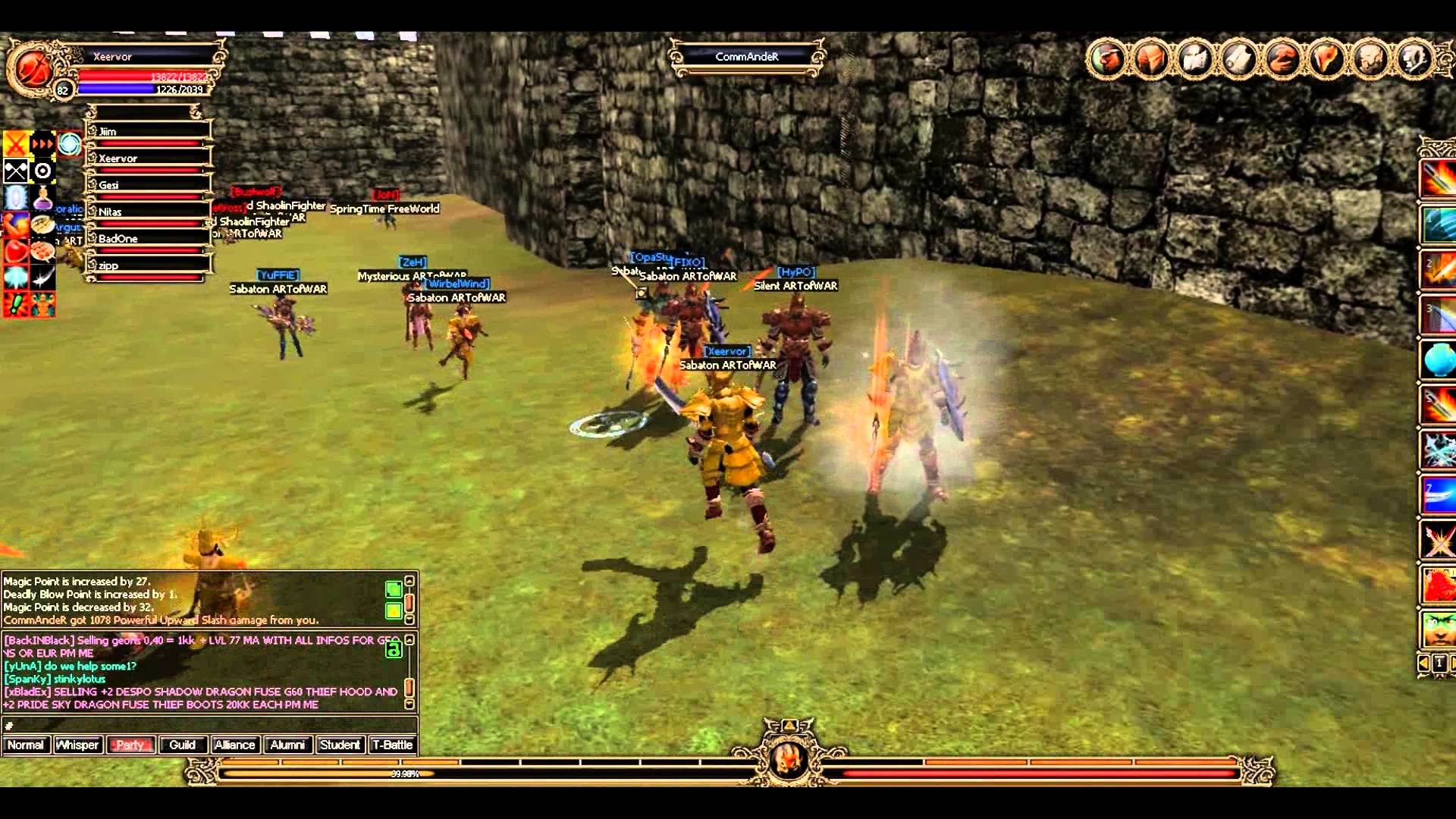The height and width of the screenshot is (819, 1456).
Task: Toggle the green lock icon in chat
Action: [393, 650]
